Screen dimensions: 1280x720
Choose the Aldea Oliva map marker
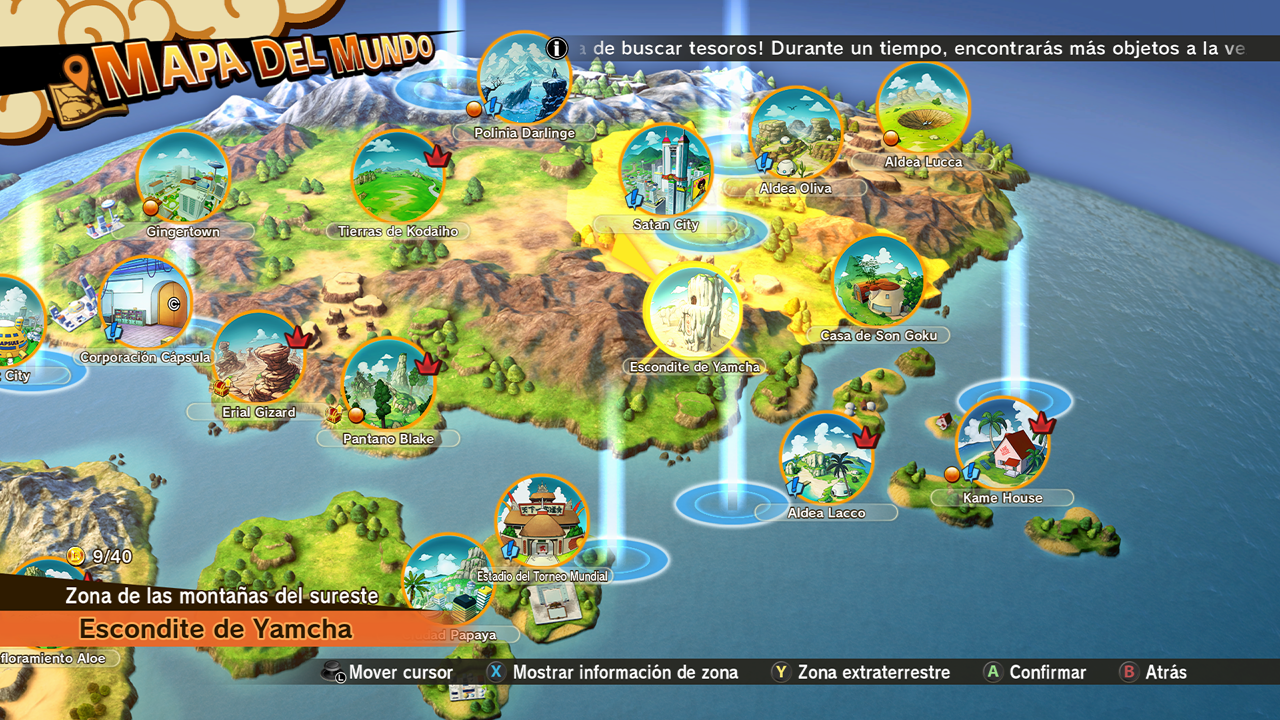click(795, 135)
